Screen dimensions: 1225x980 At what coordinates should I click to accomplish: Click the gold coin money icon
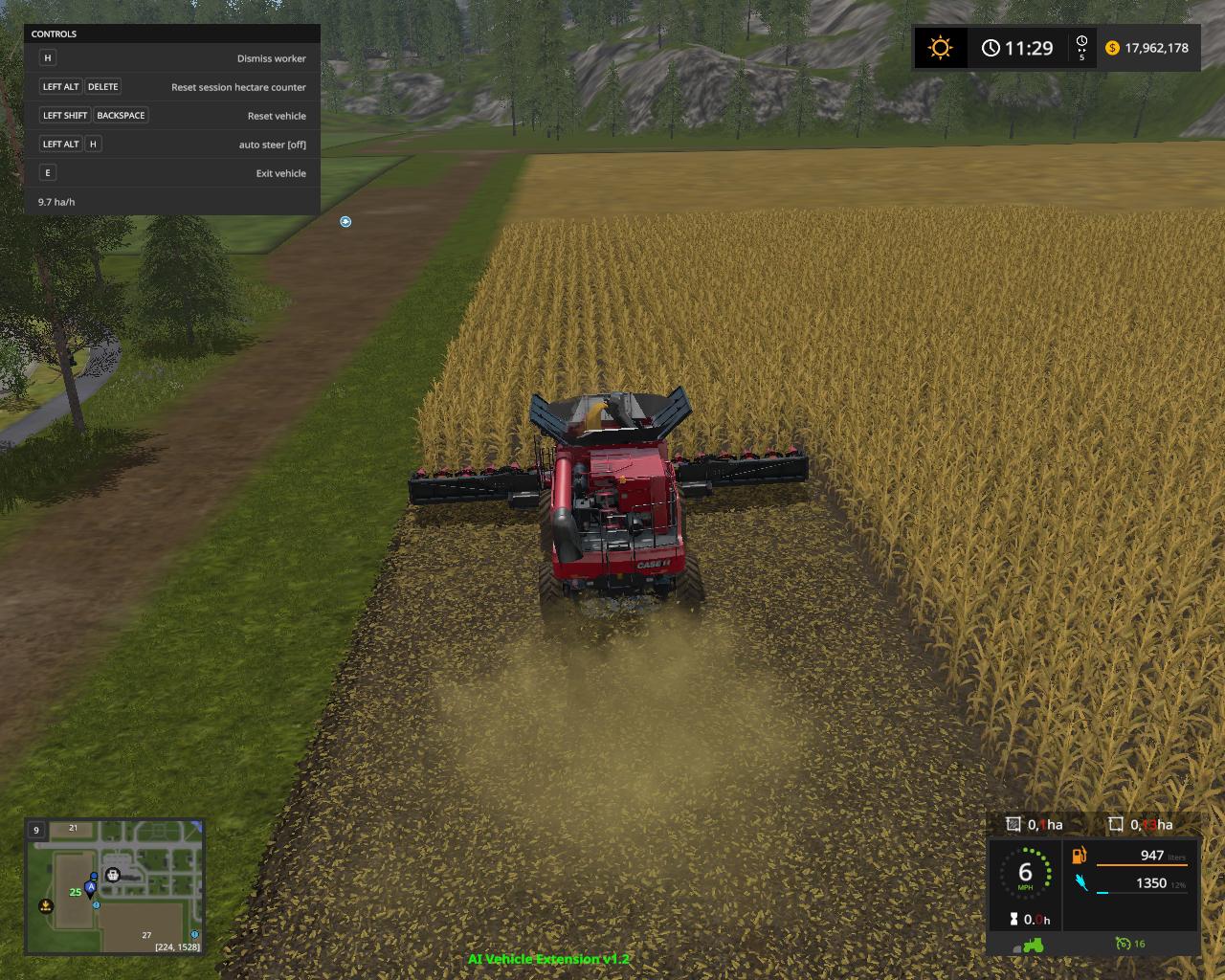[x=1112, y=48]
